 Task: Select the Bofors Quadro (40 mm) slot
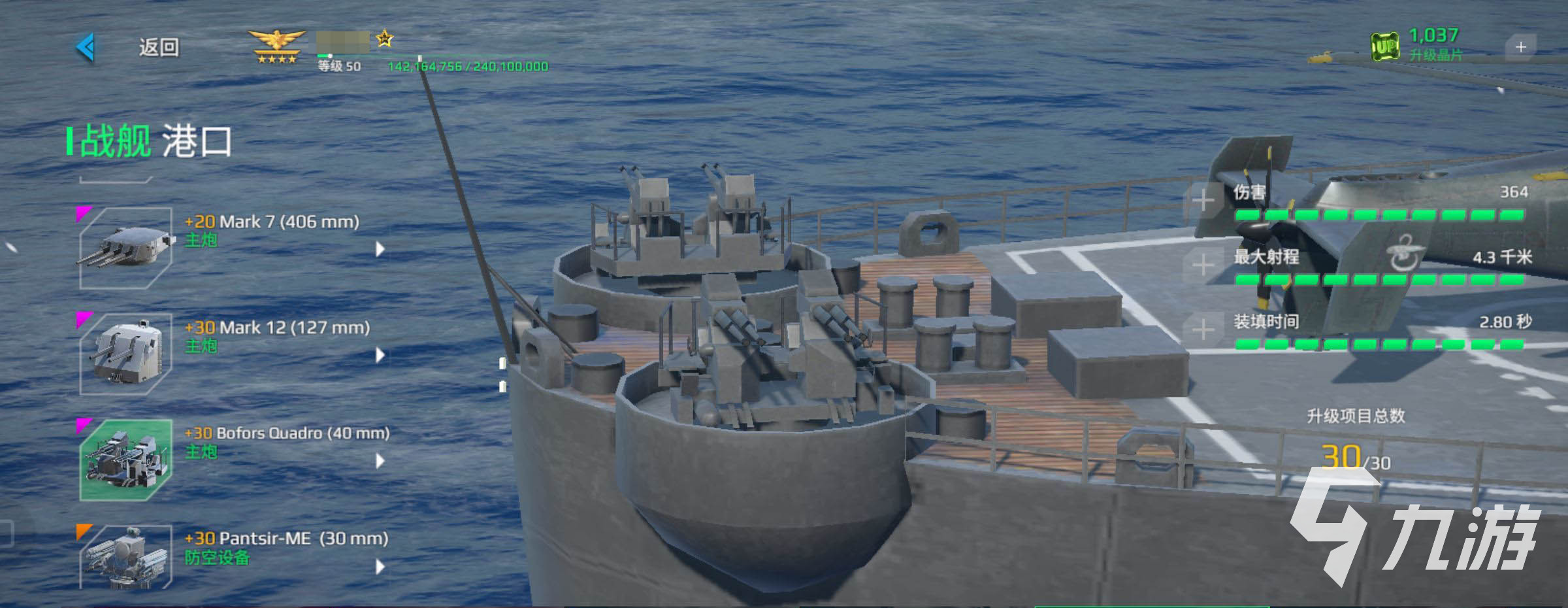[x=126, y=460]
